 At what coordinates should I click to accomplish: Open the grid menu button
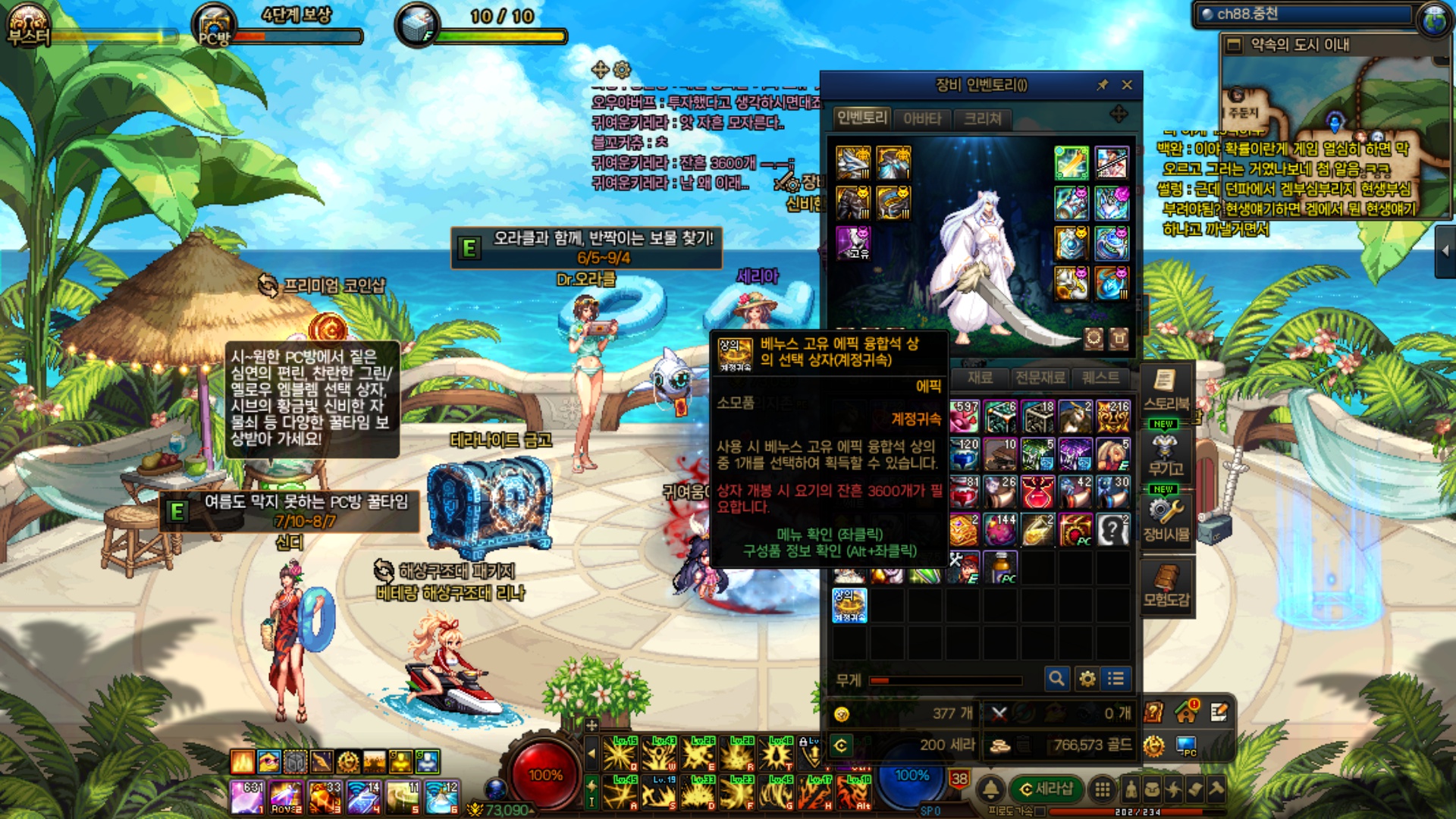pos(1103,789)
